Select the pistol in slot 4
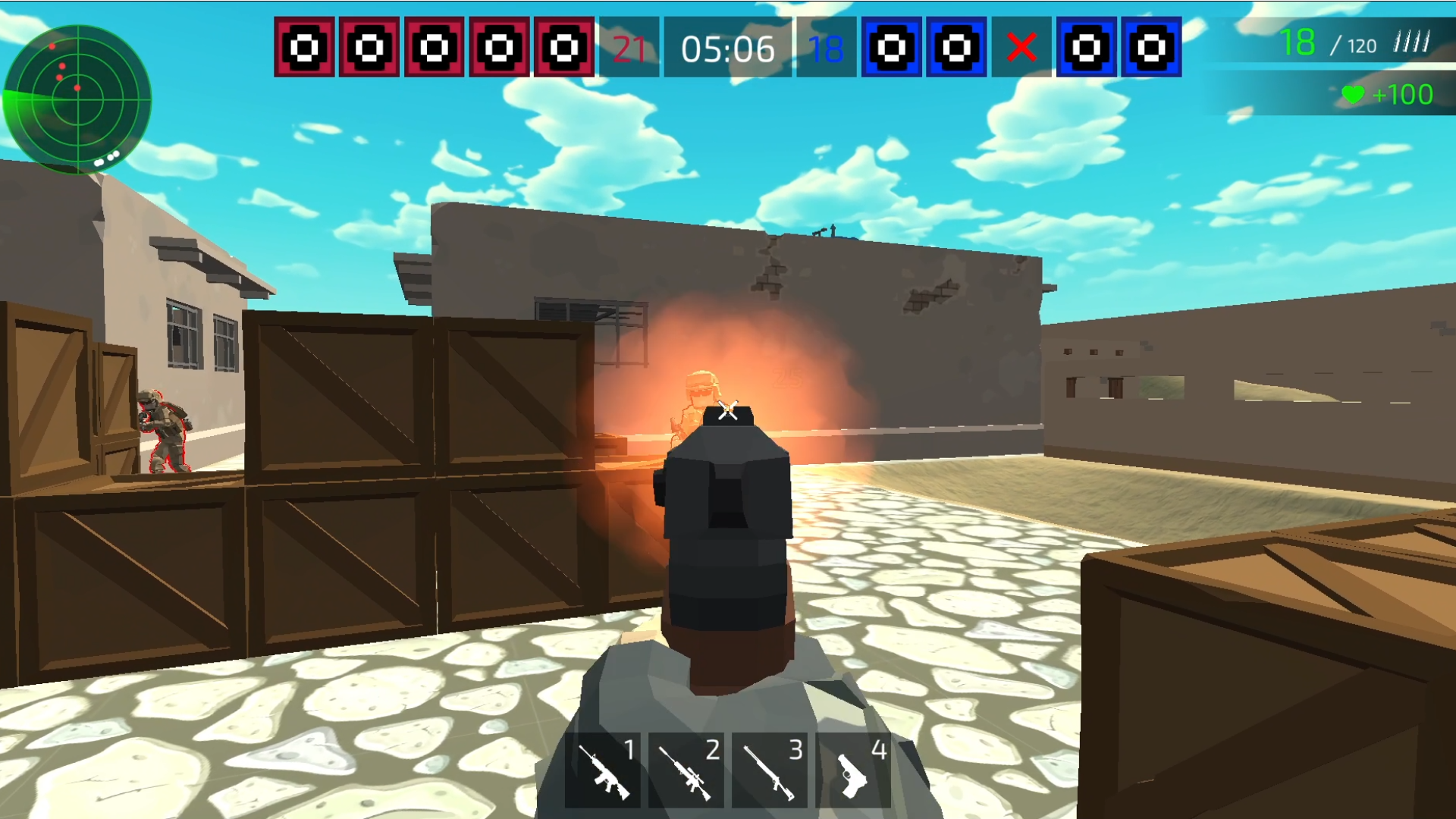The height and width of the screenshot is (819, 1456). click(853, 773)
